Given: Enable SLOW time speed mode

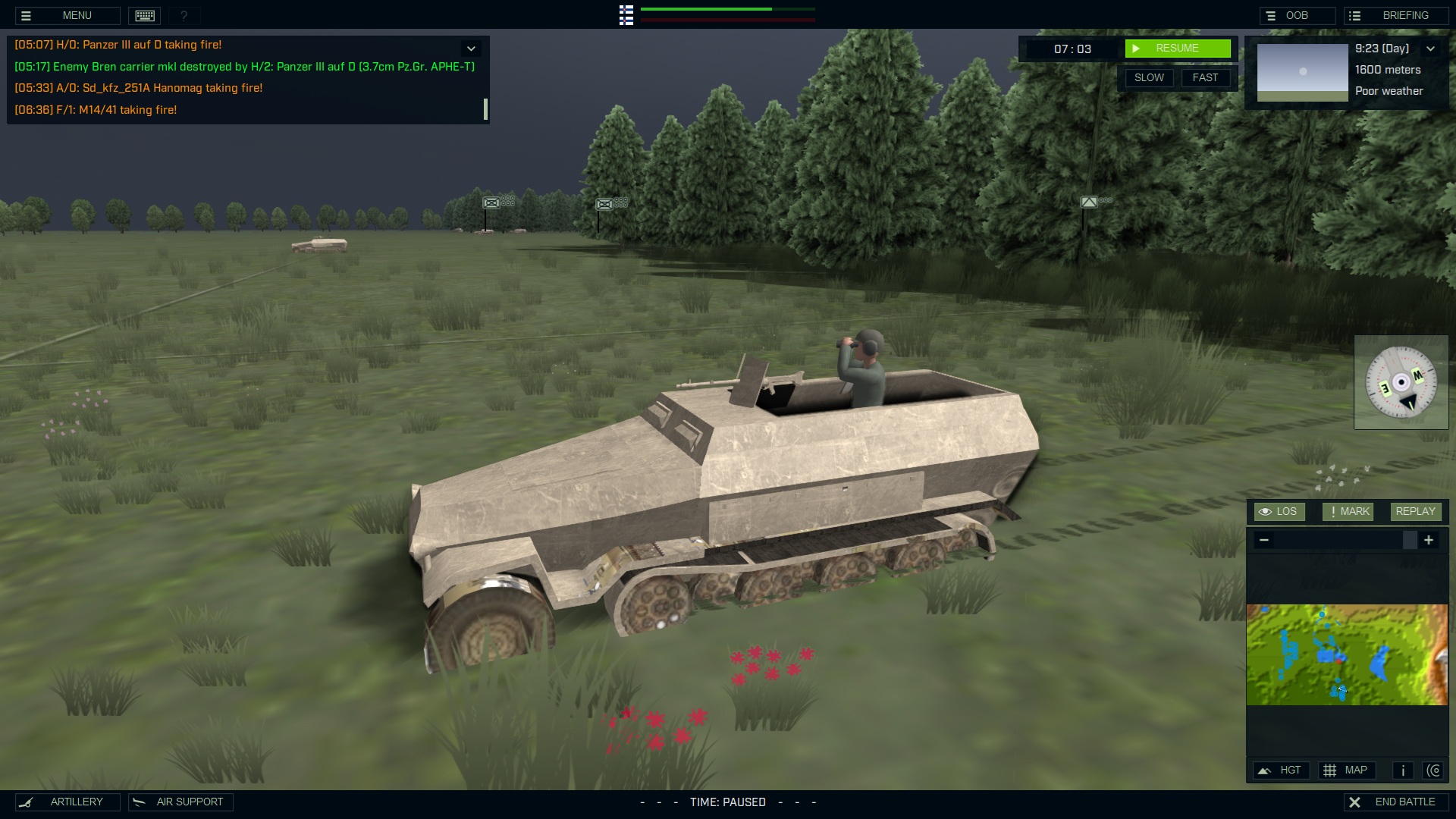Looking at the screenshot, I should (x=1149, y=77).
